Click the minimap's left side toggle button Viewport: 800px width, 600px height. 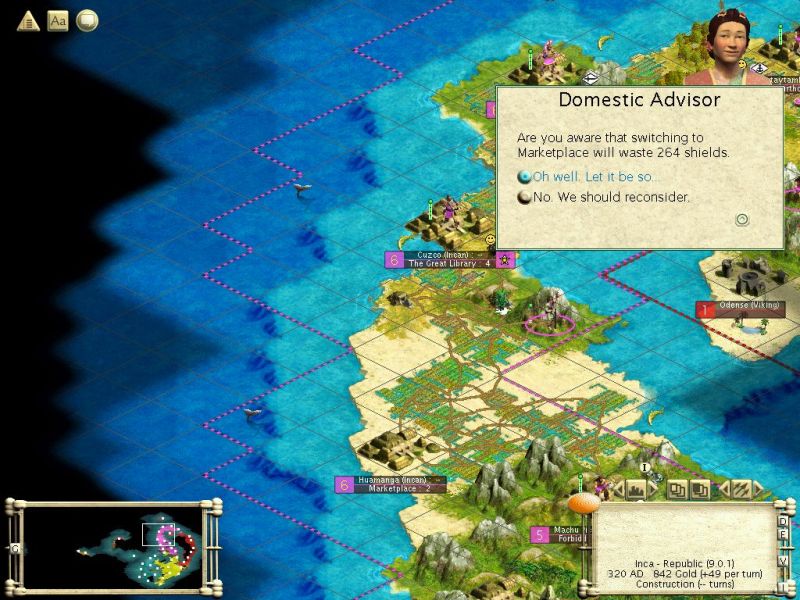point(14,548)
